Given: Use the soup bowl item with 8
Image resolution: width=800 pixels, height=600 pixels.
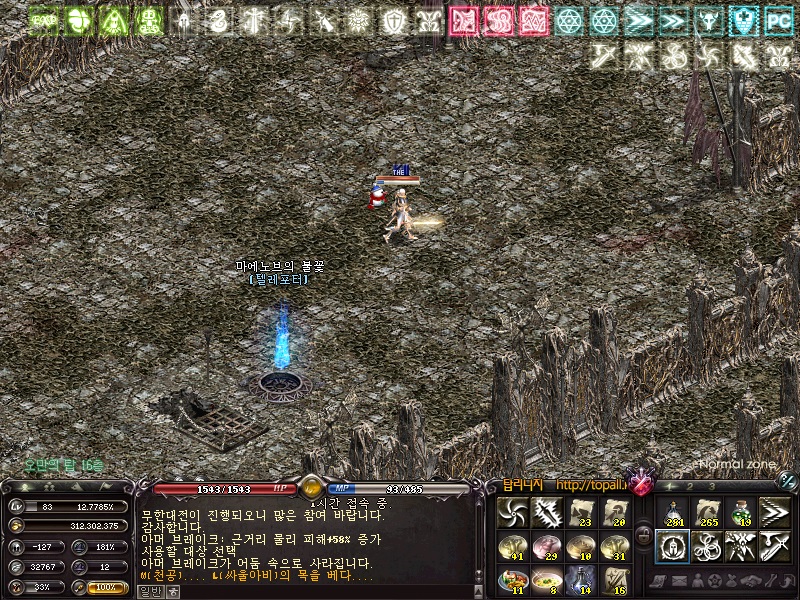Looking at the screenshot, I should pos(546,579).
